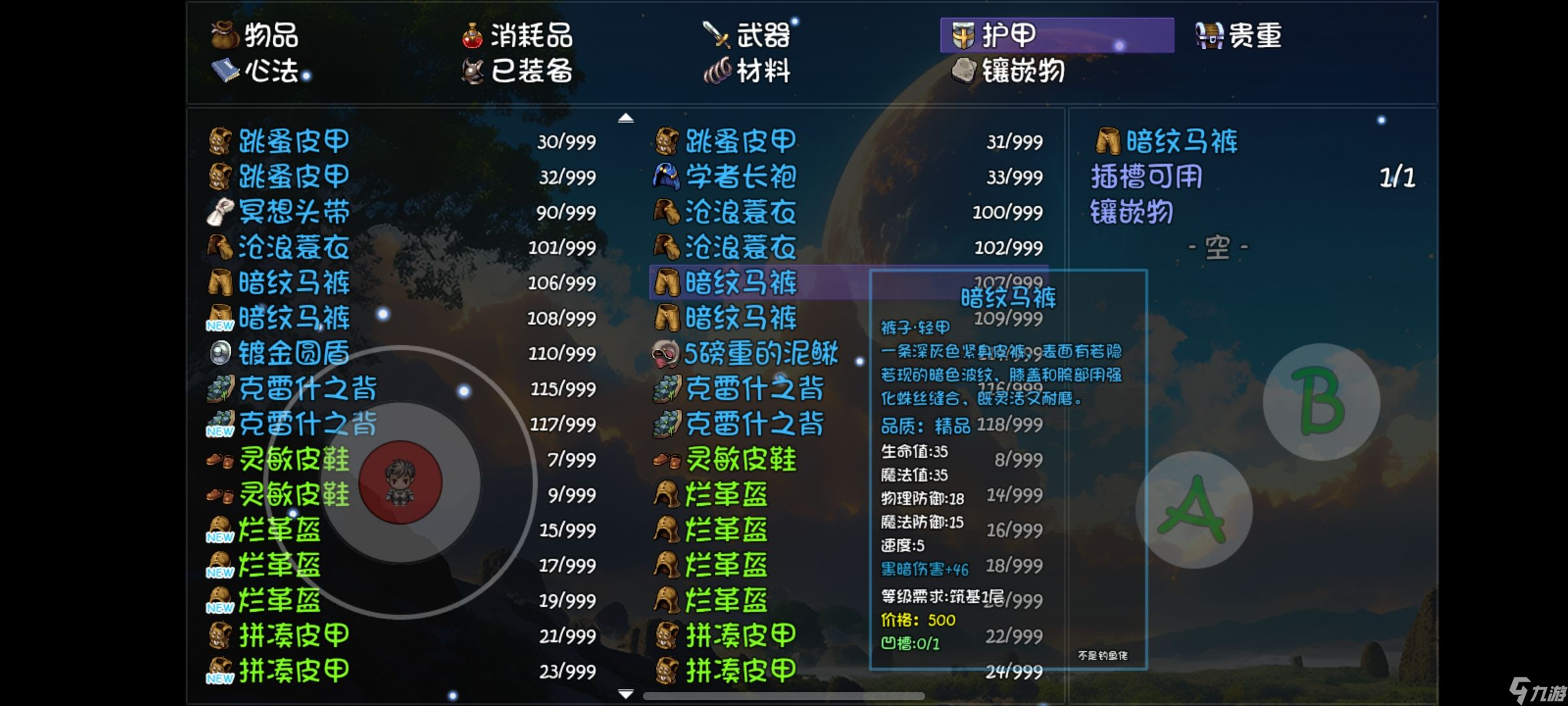Select the 灵敏皮鞋 leather shoes icon
Viewport: 1568px width, 706px height.
point(221,459)
